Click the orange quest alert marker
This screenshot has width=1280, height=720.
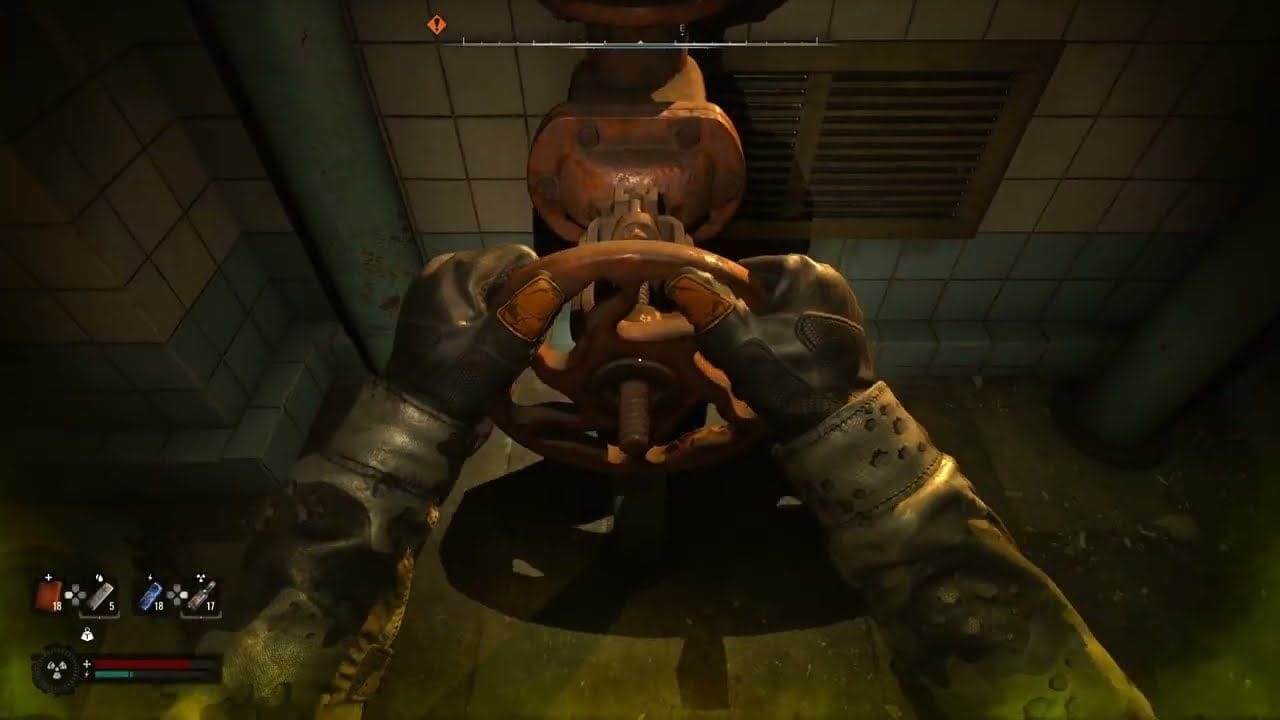[437, 25]
